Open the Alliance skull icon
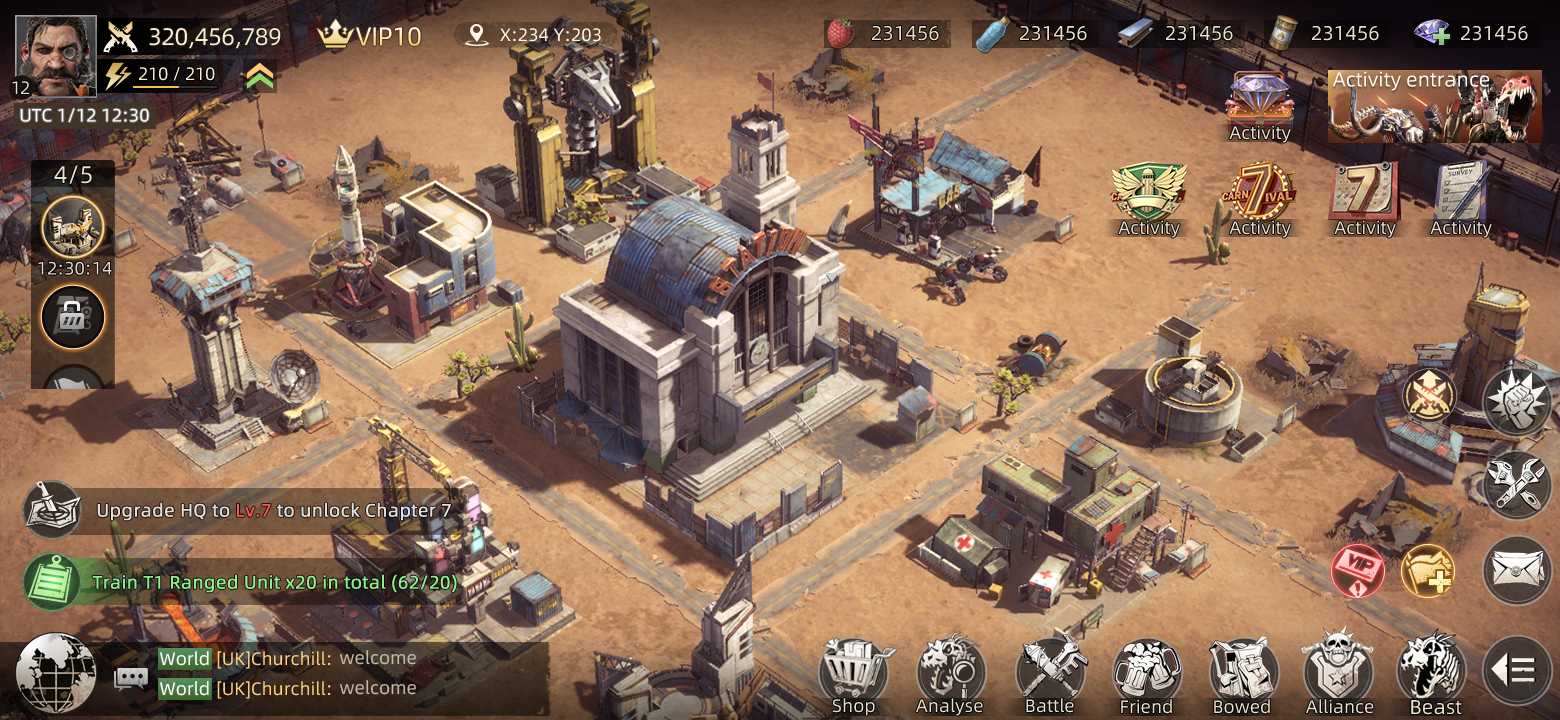Image resolution: width=1560 pixels, height=720 pixels. click(x=1339, y=668)
